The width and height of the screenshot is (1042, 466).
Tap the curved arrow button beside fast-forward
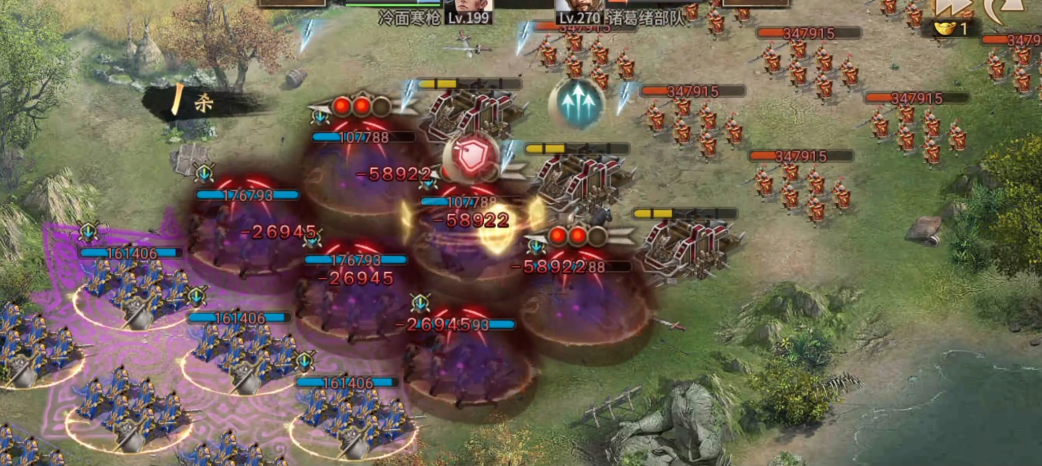click(x=1002, y=8)
